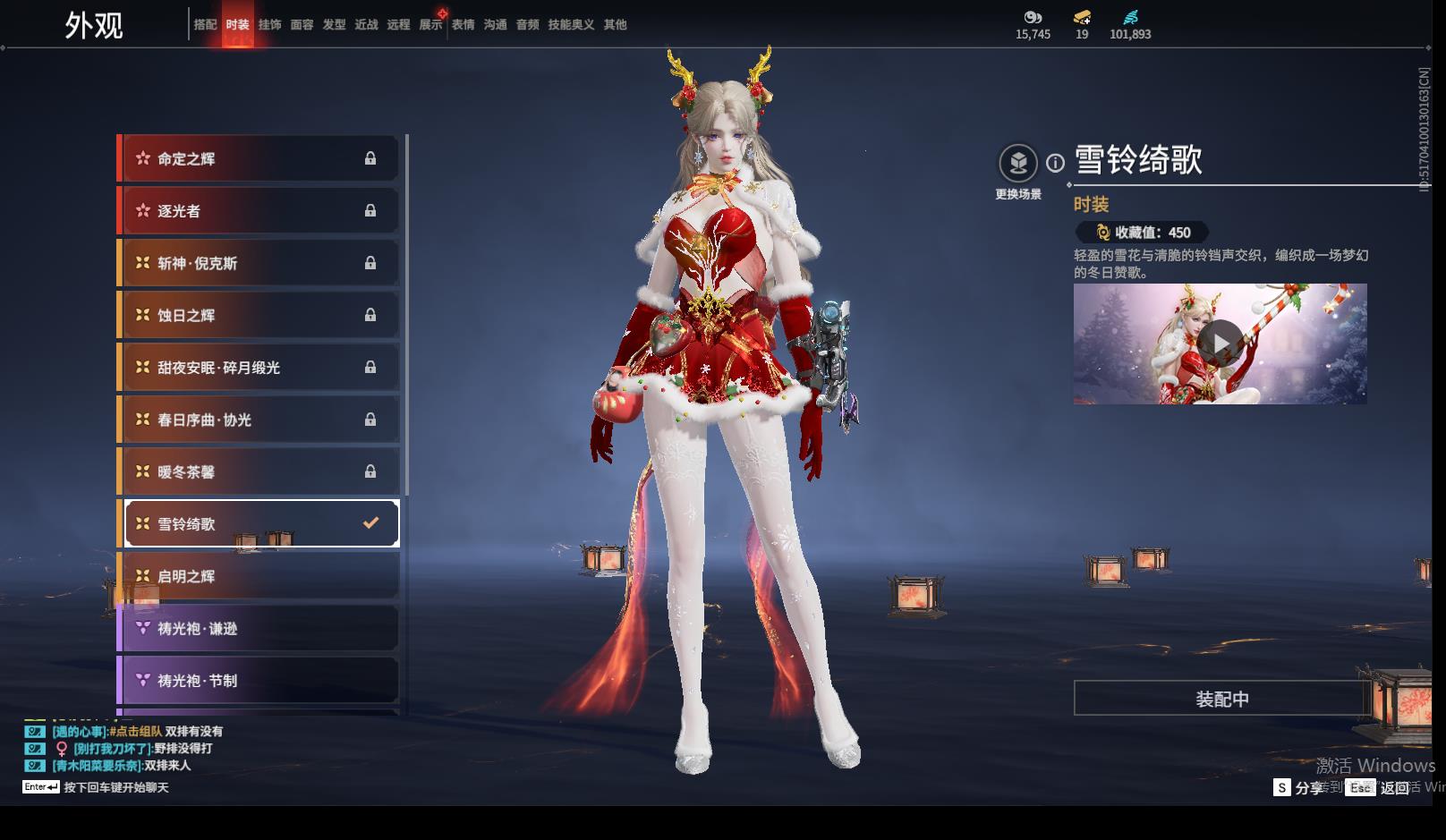Select the equipped 雪铃绮歌 outfit
Image resolution: width=1446 pixels, height=840 pixels.
tap(259, 524)
